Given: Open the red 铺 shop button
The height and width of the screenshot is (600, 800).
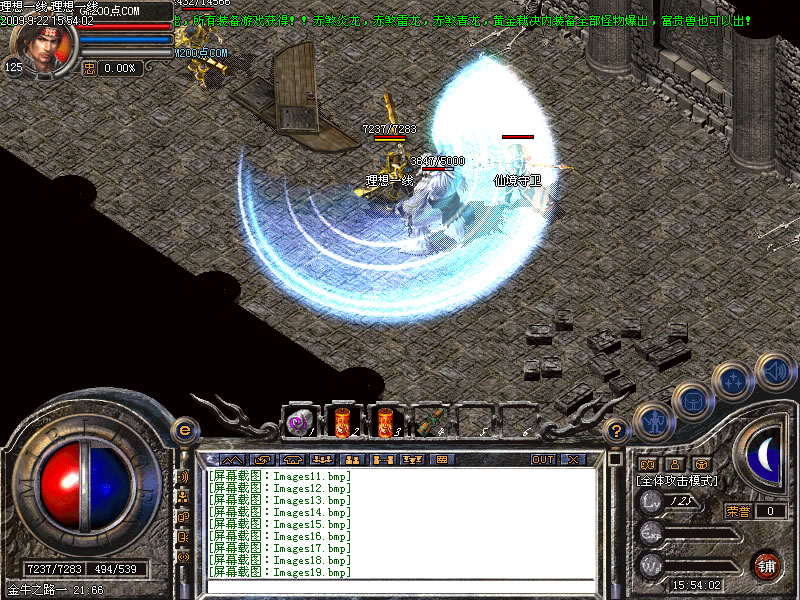Looking at the screenshot, I should click(766, 564).
